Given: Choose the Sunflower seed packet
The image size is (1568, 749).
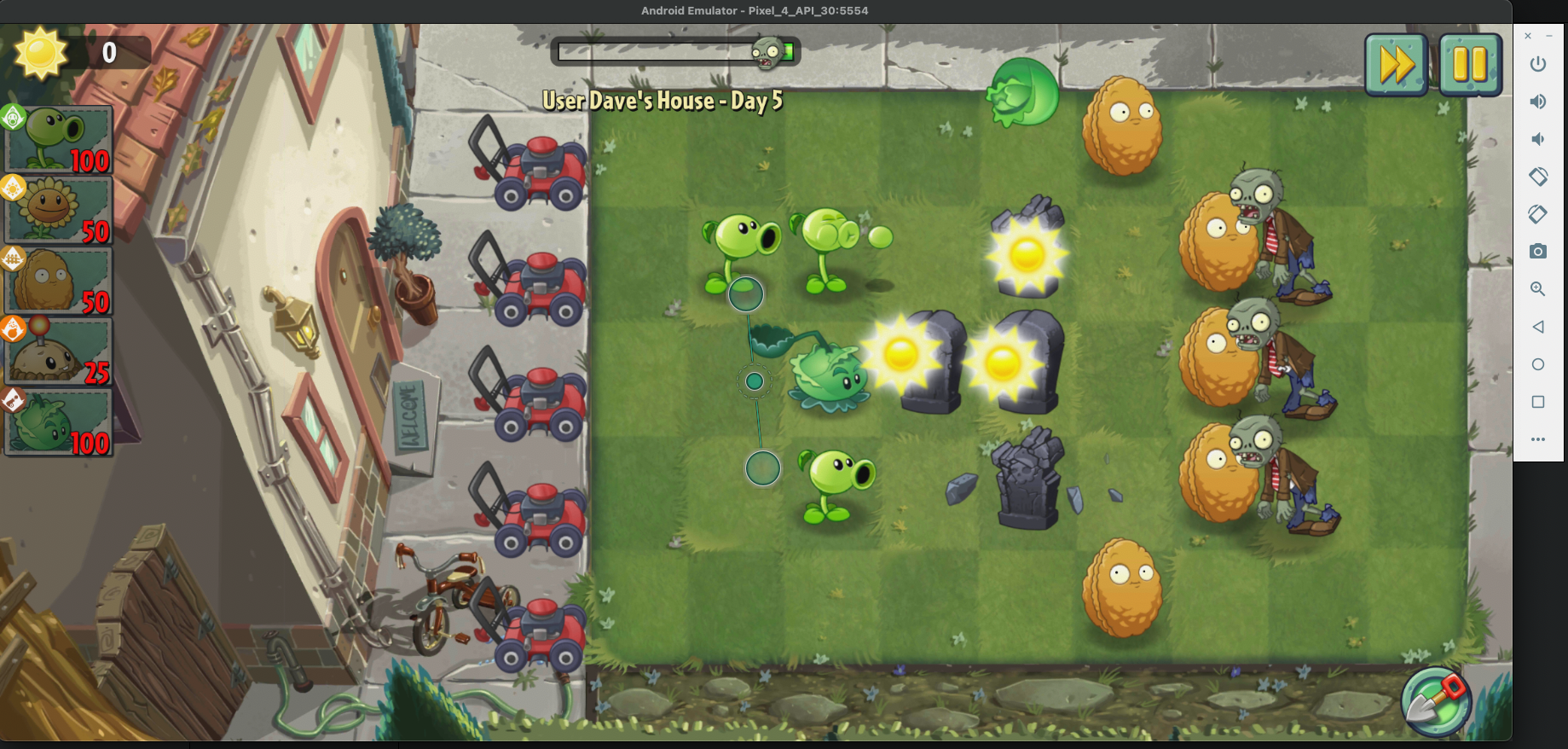Looking at the screenshot, I should (x=58, y=211).
